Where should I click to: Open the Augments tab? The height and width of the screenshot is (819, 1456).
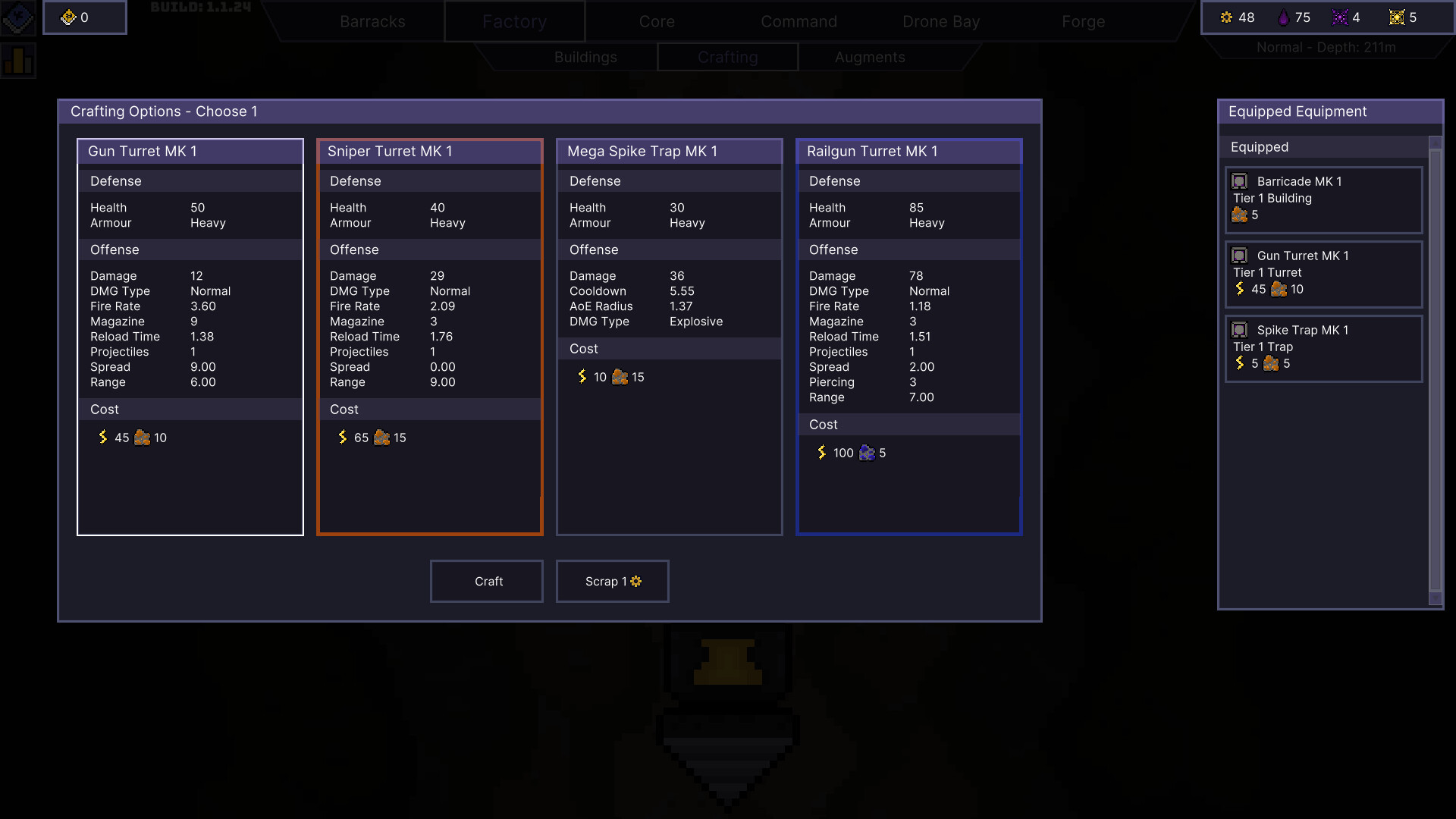[870, 57]
